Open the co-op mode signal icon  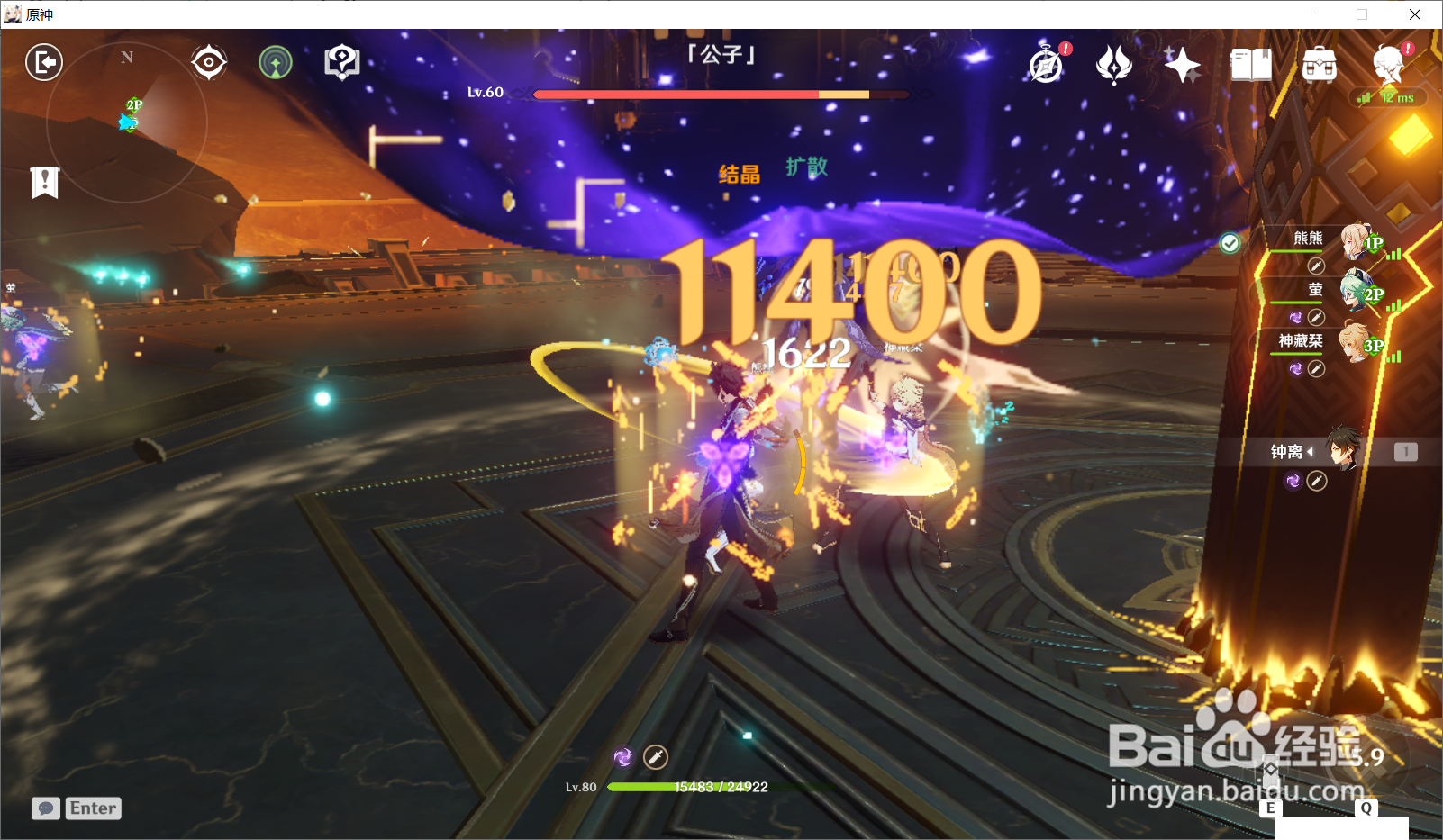pyautogui.click(x=277, y=62)
